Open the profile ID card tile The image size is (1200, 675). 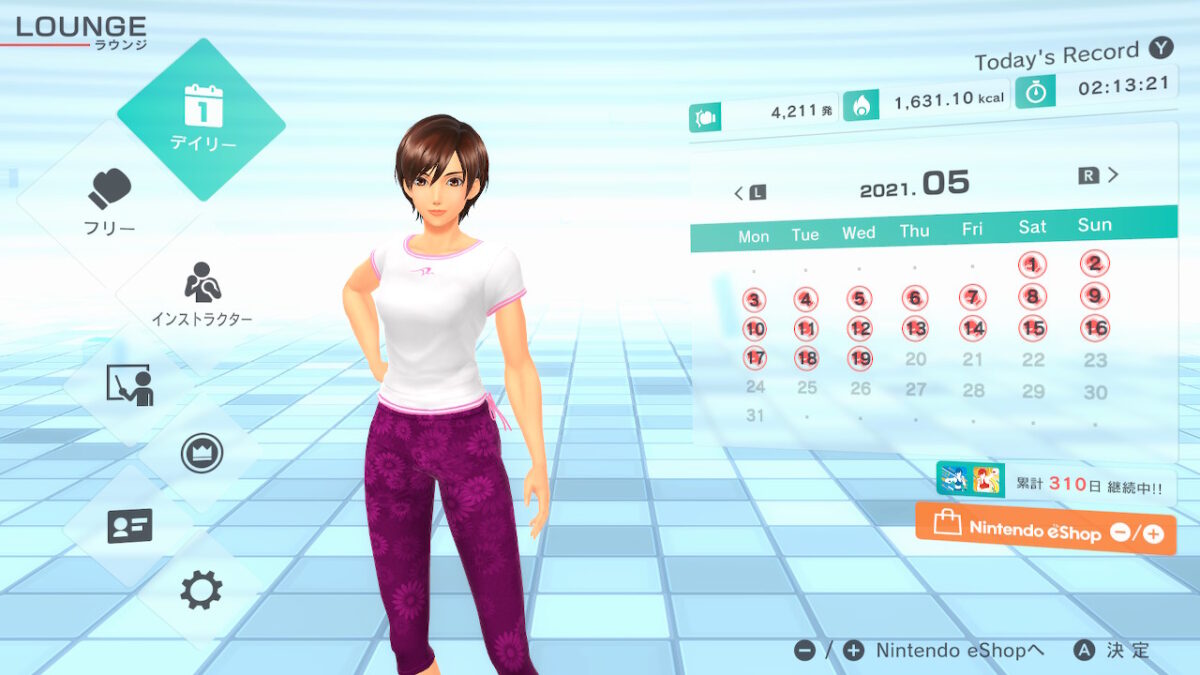129,524
